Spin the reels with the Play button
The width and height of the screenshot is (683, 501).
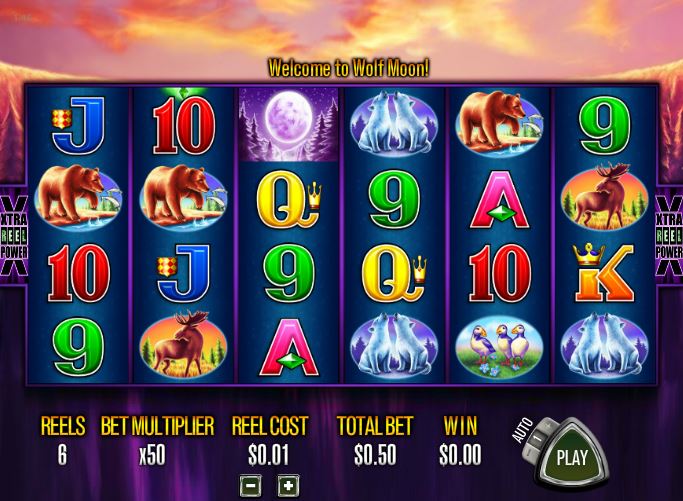[x=571, y=459]
